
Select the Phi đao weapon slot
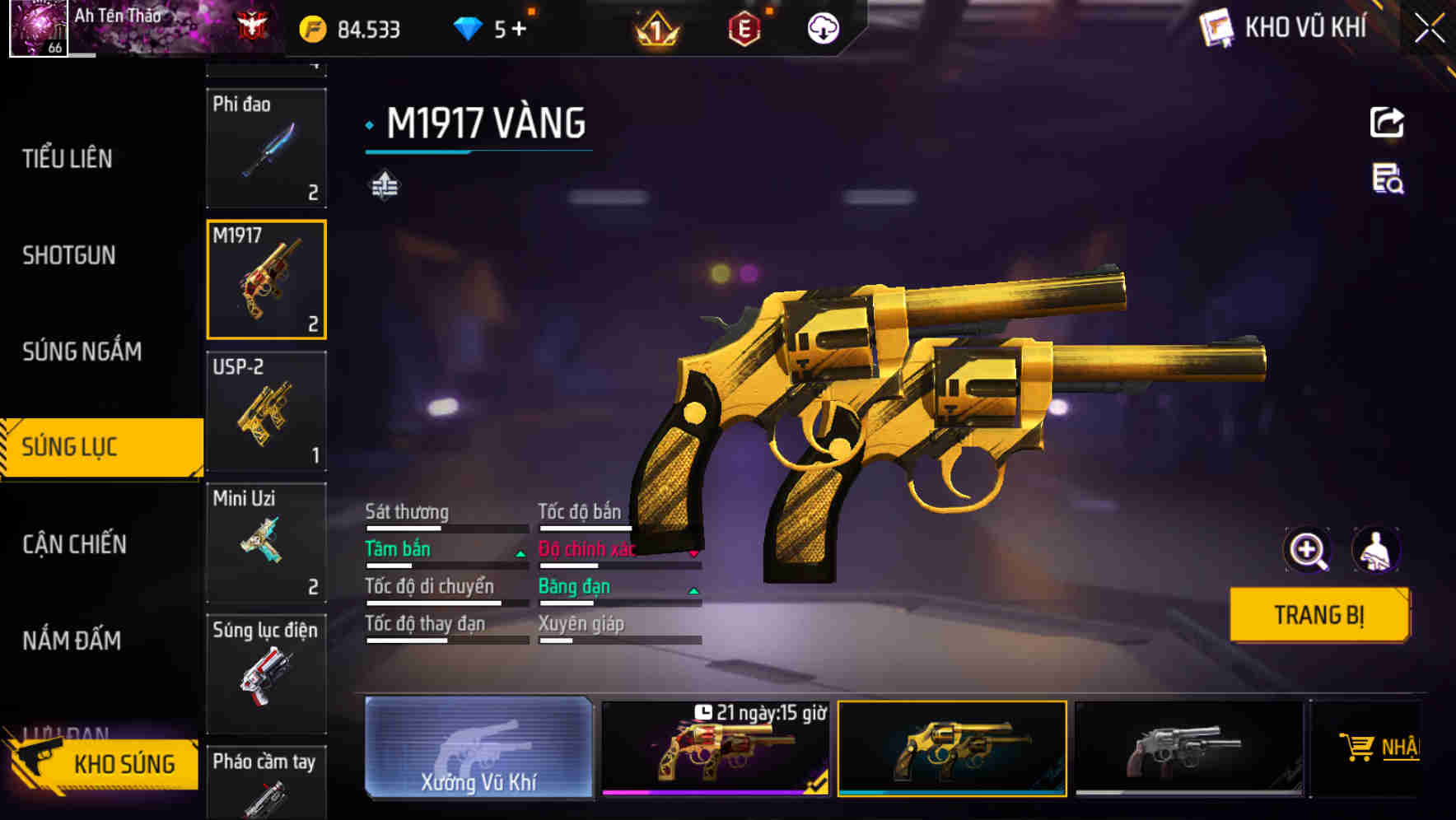[x=266, y=148]
